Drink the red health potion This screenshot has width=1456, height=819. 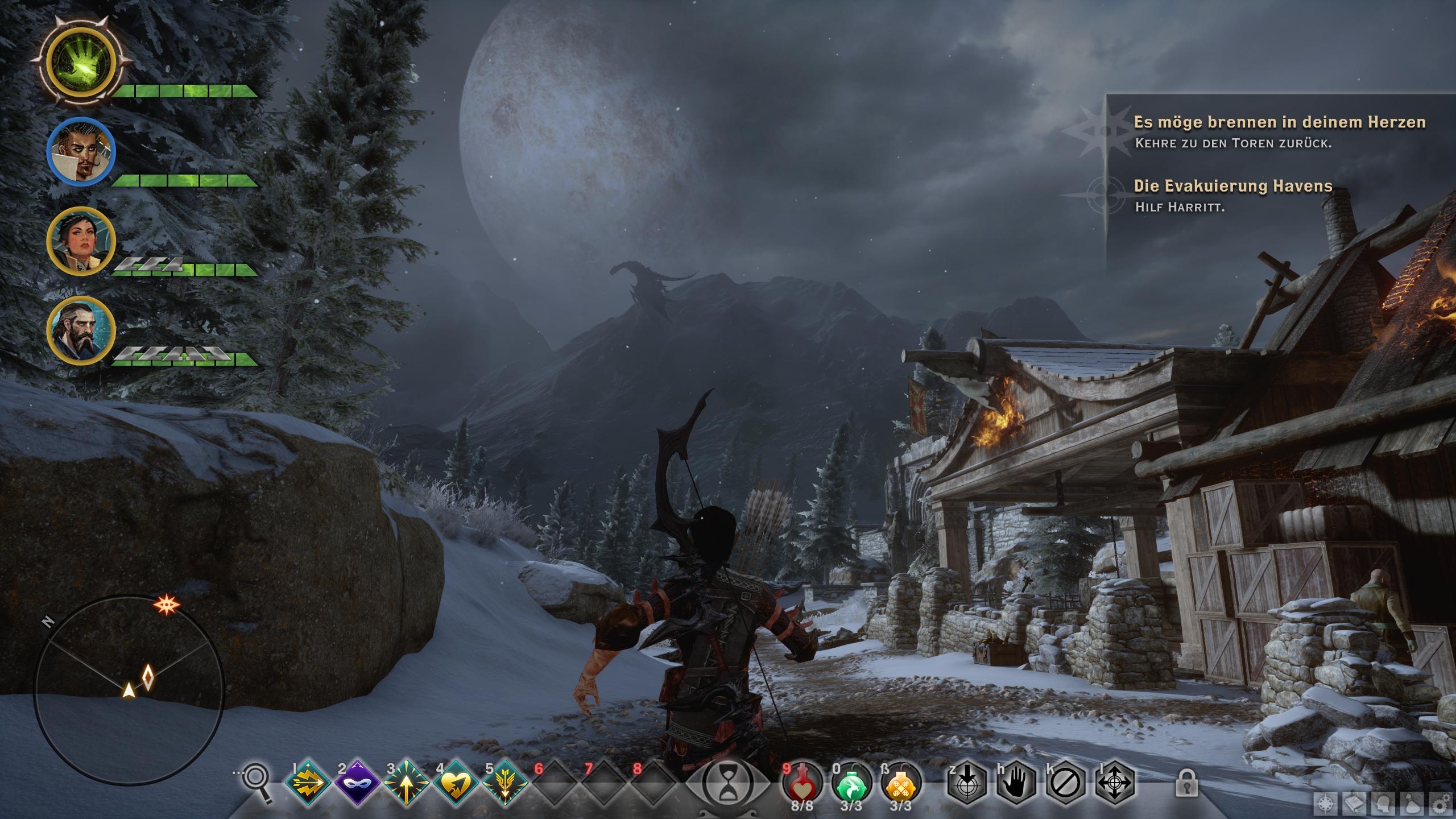(x=802, y=783)
